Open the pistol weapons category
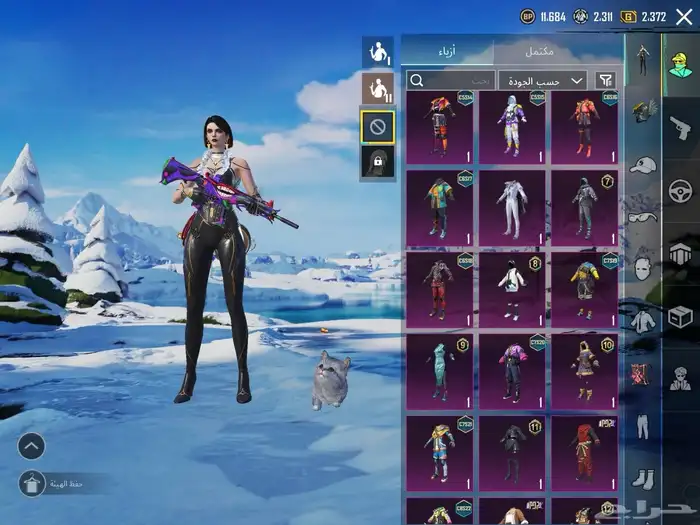Image resolution: width=700 pixels, height=525 pixels. 680,127
